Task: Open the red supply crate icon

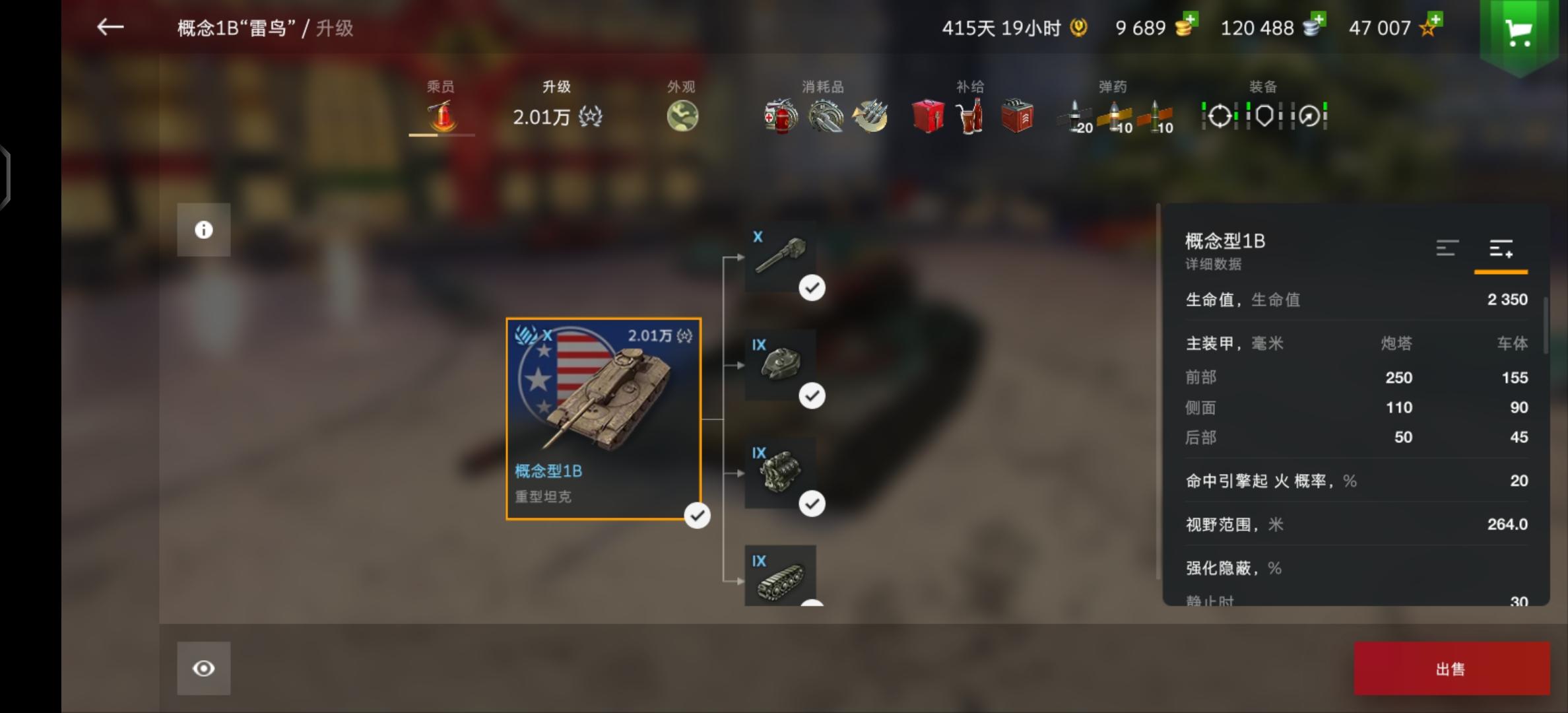Action: tap(927, 116)
